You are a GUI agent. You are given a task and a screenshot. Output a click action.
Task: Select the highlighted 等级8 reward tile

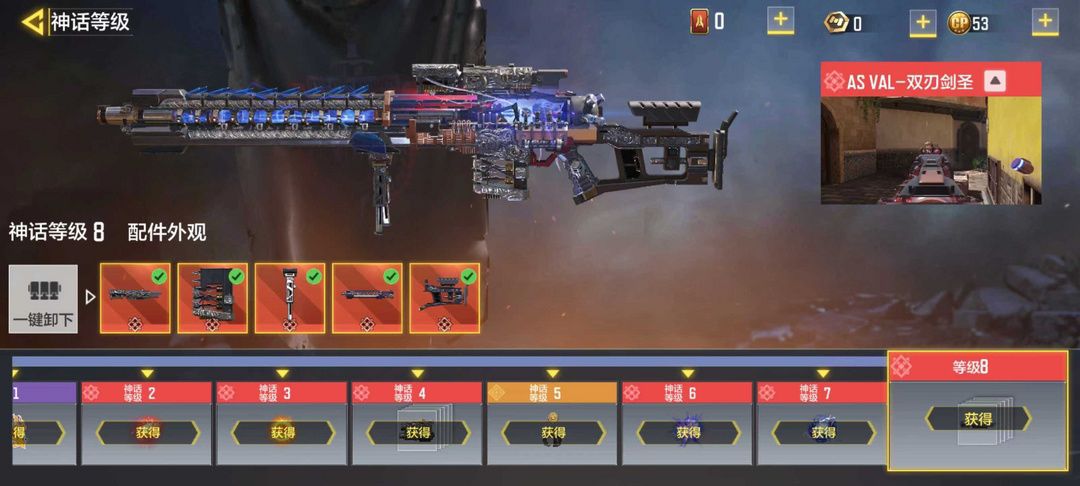click(x=977, y=419)
